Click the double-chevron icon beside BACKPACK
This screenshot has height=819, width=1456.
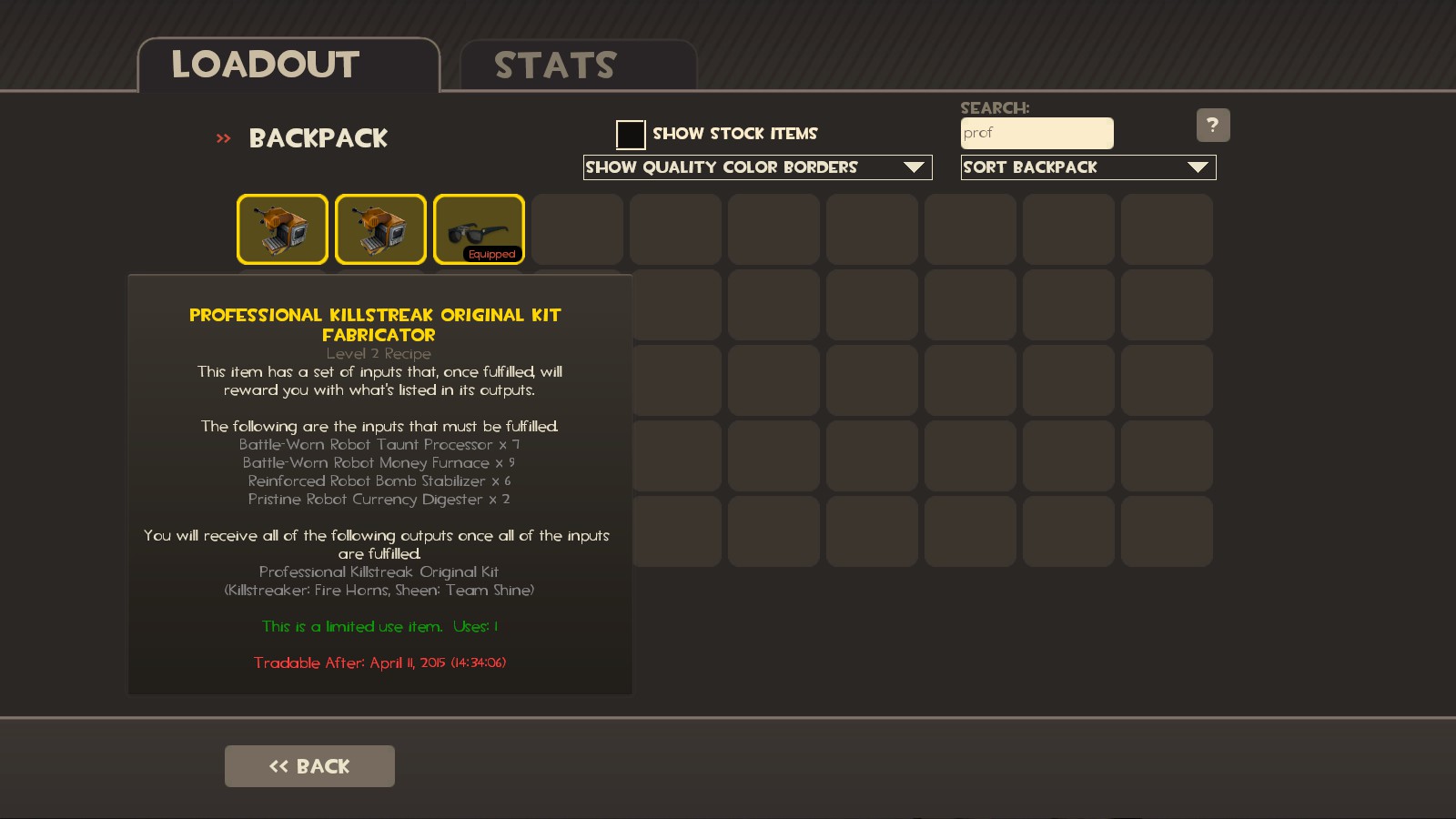221,138
